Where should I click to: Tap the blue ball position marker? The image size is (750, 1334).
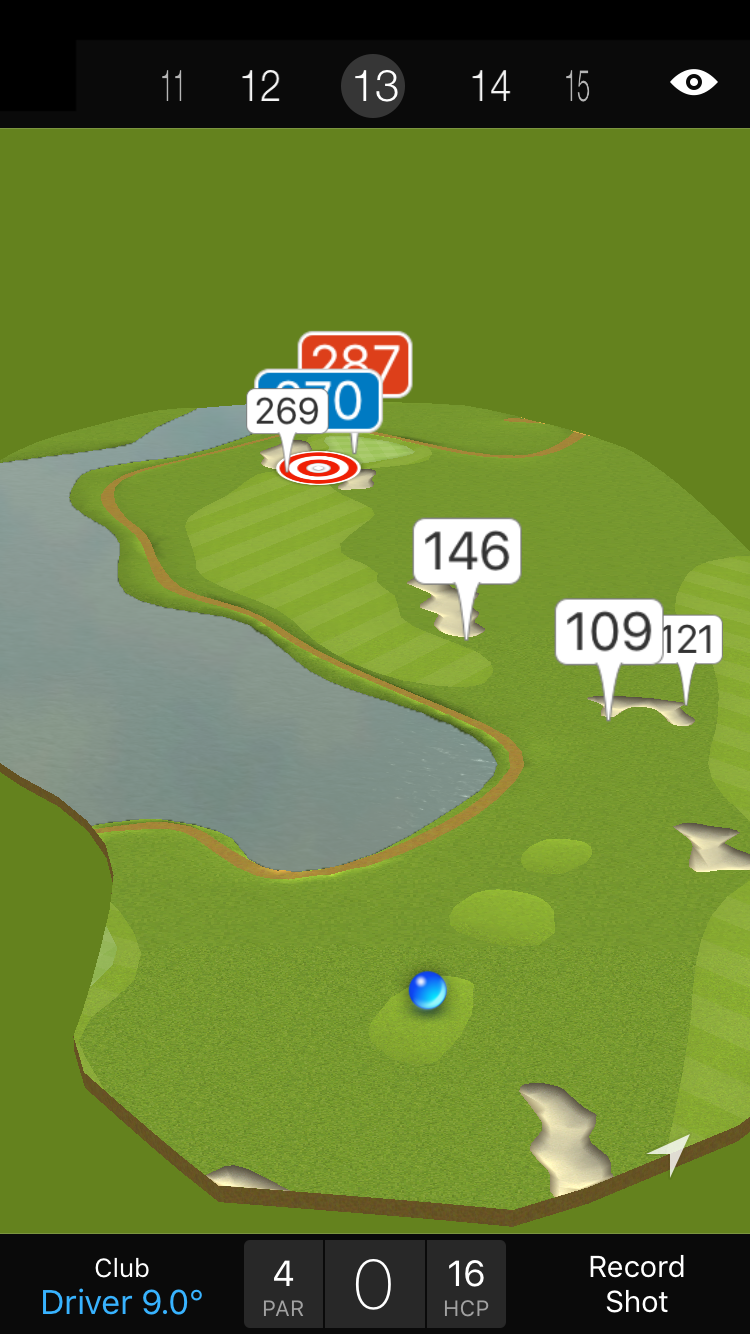coord(427,991)
